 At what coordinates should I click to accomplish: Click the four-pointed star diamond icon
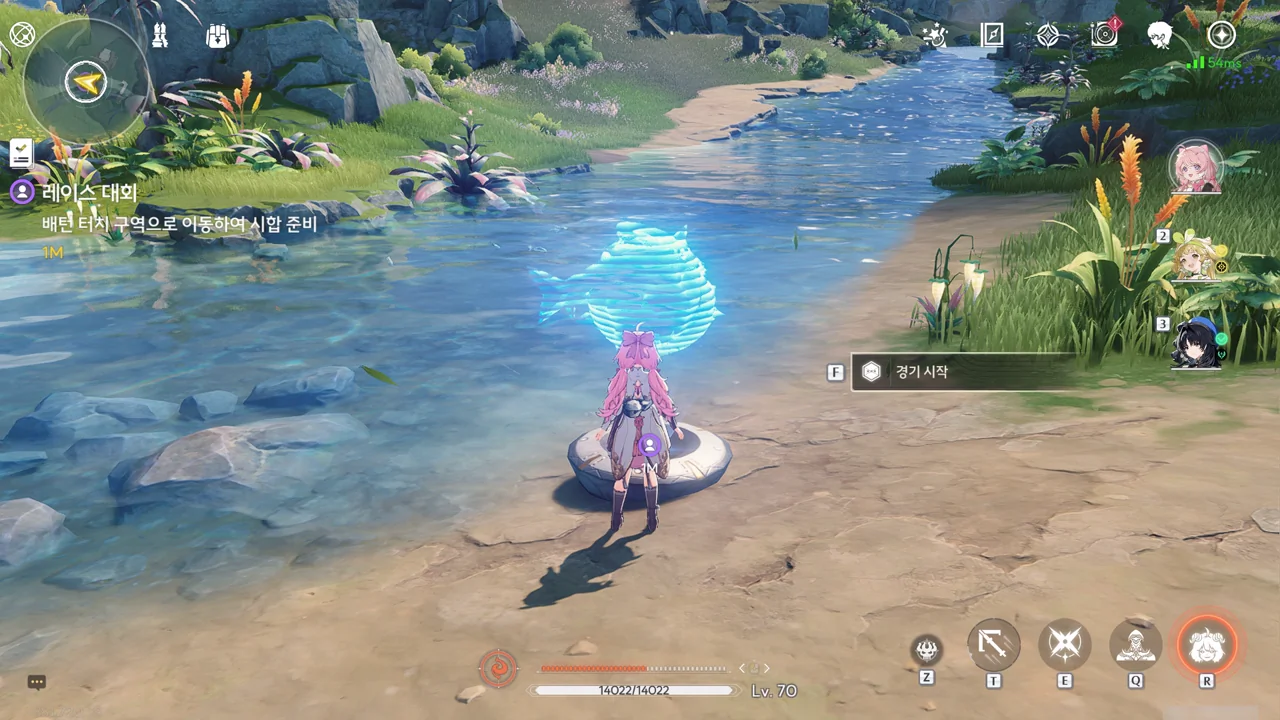1048,36
